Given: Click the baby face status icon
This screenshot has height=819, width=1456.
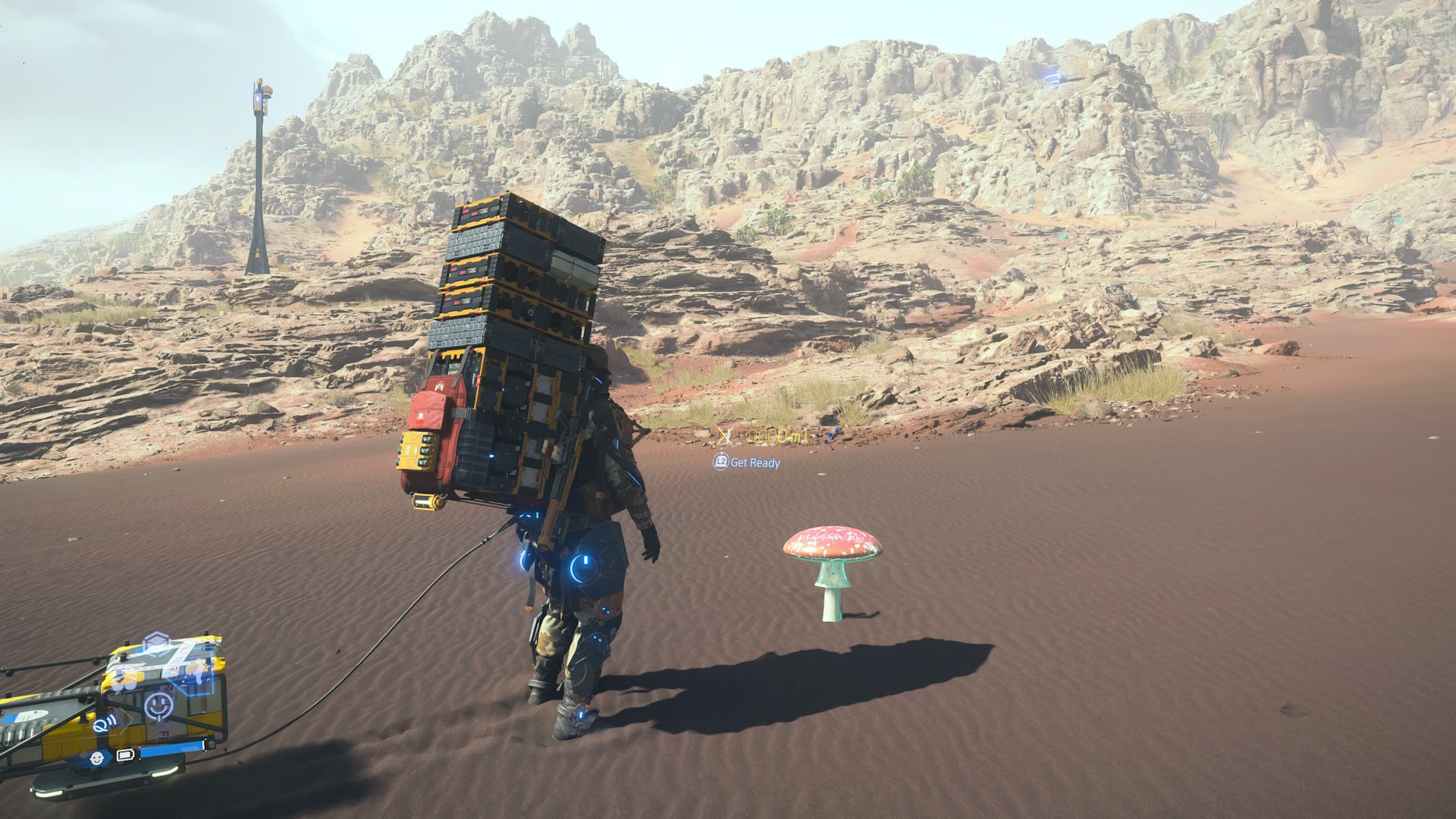Looking at the screenshot, I should (x=97, y=758).
